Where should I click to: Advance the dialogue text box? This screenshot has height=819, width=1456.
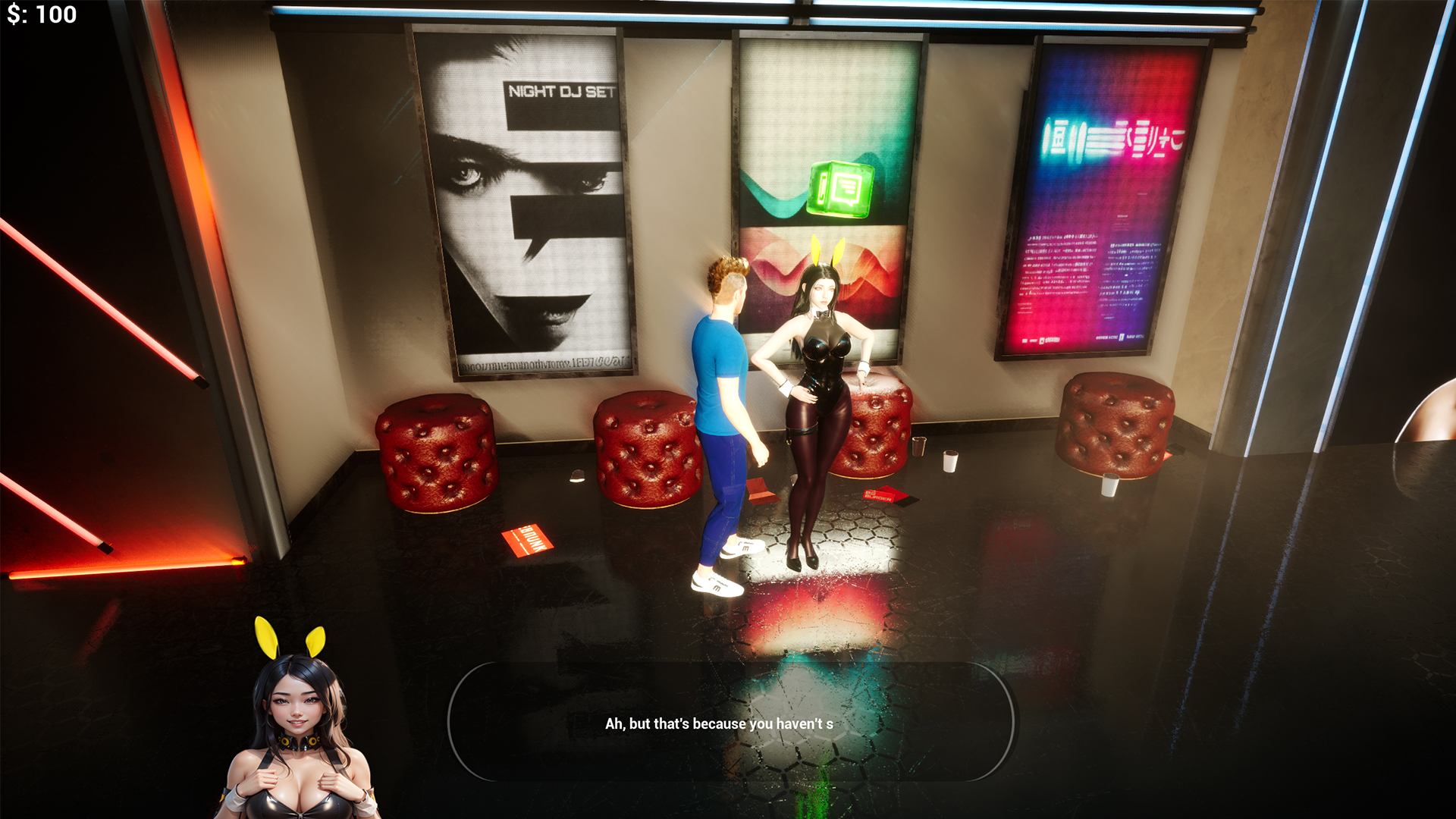pyautogui.click(x=730, y=721)
